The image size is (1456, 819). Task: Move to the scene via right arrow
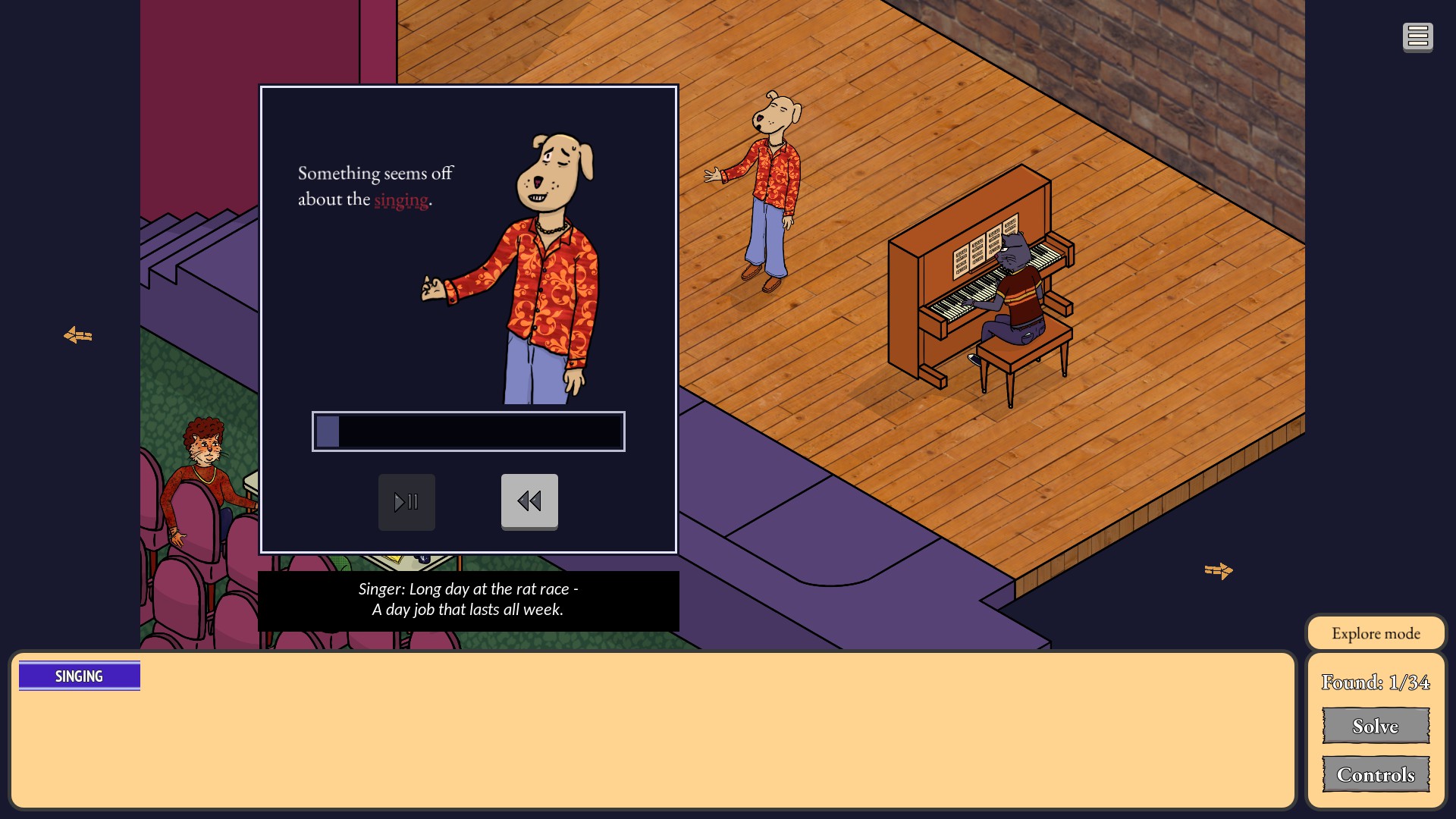click(1219, 570)
